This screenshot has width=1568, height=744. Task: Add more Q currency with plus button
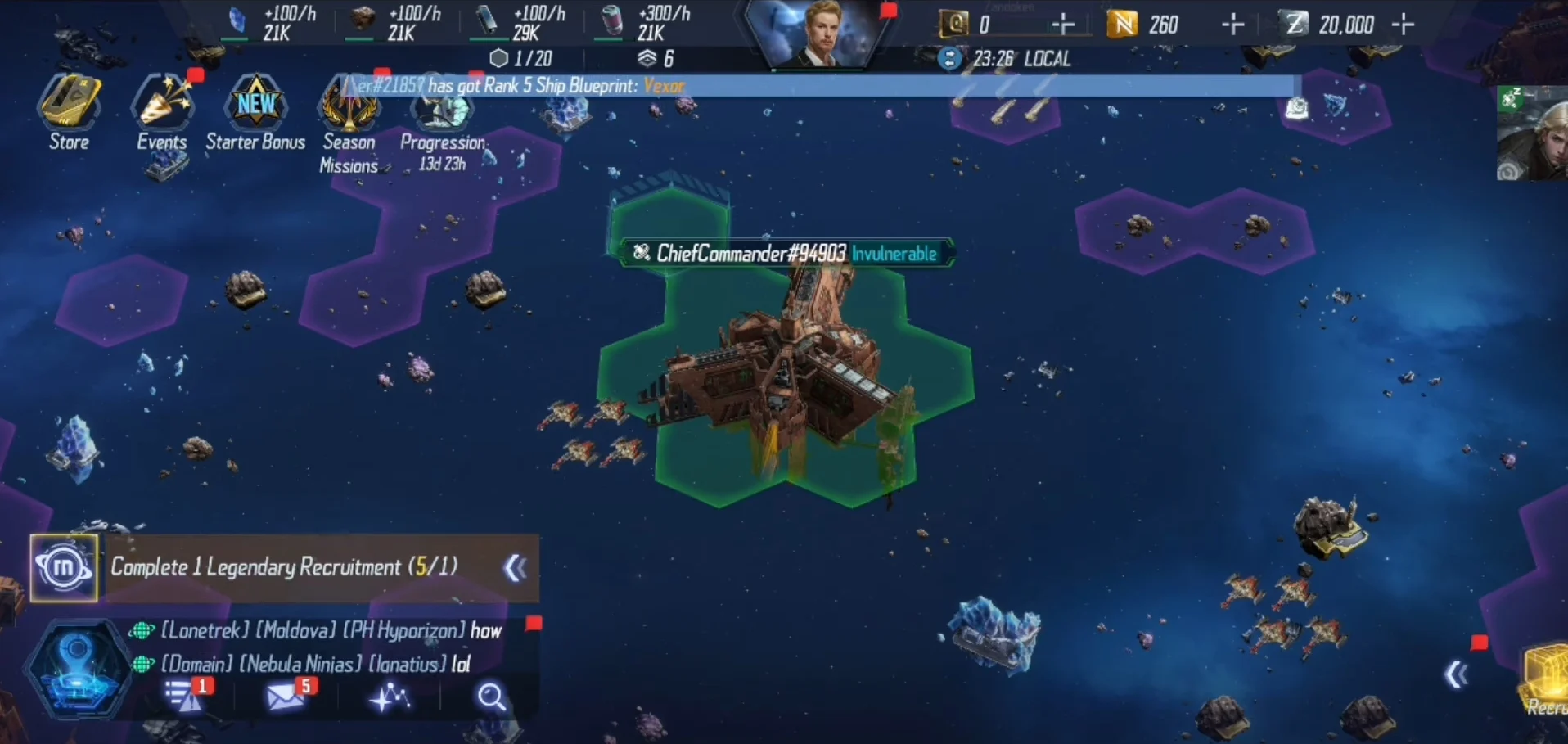click(1062, 25)
